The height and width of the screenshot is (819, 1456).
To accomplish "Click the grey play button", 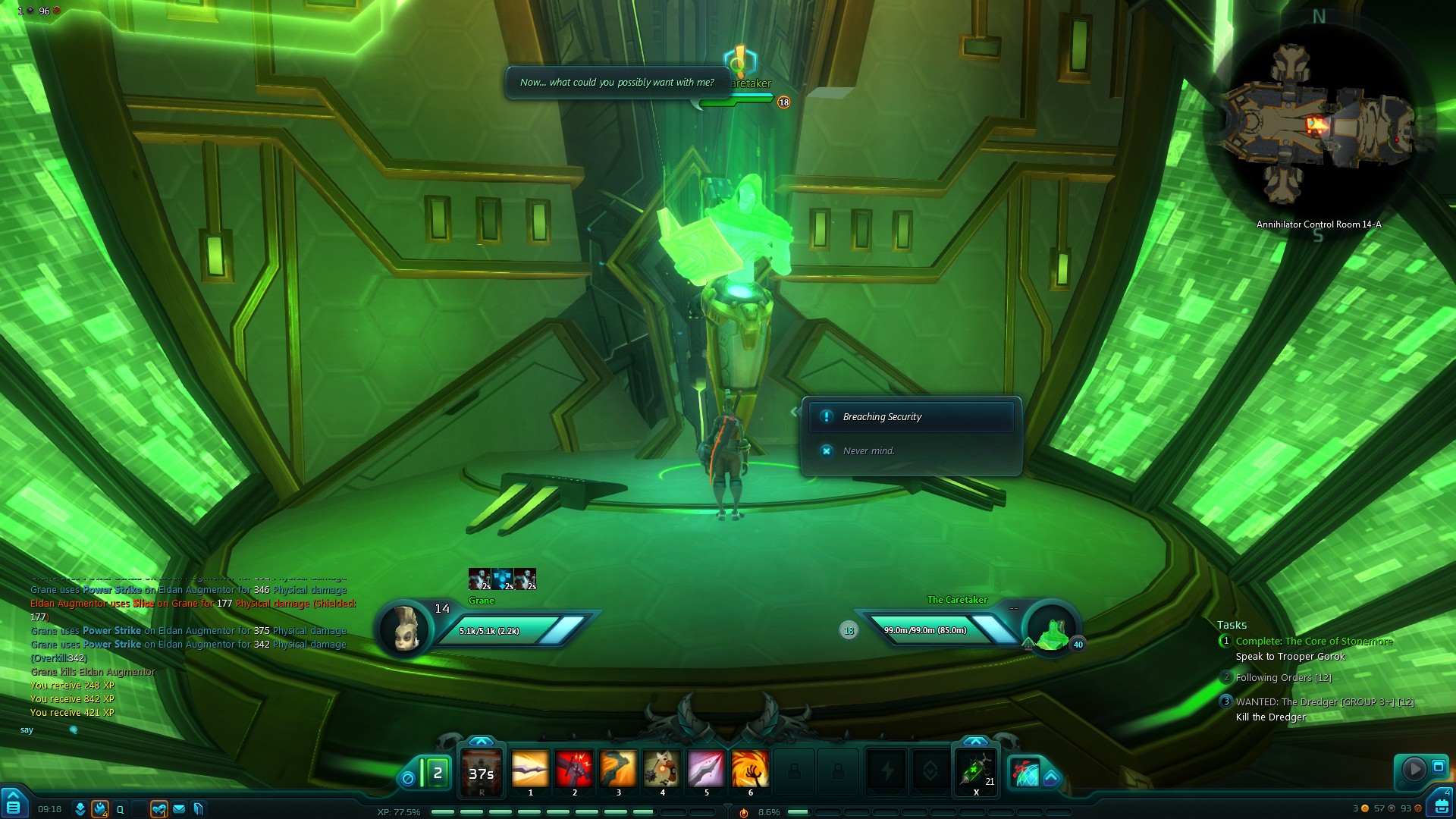I will pos(1414,769).
